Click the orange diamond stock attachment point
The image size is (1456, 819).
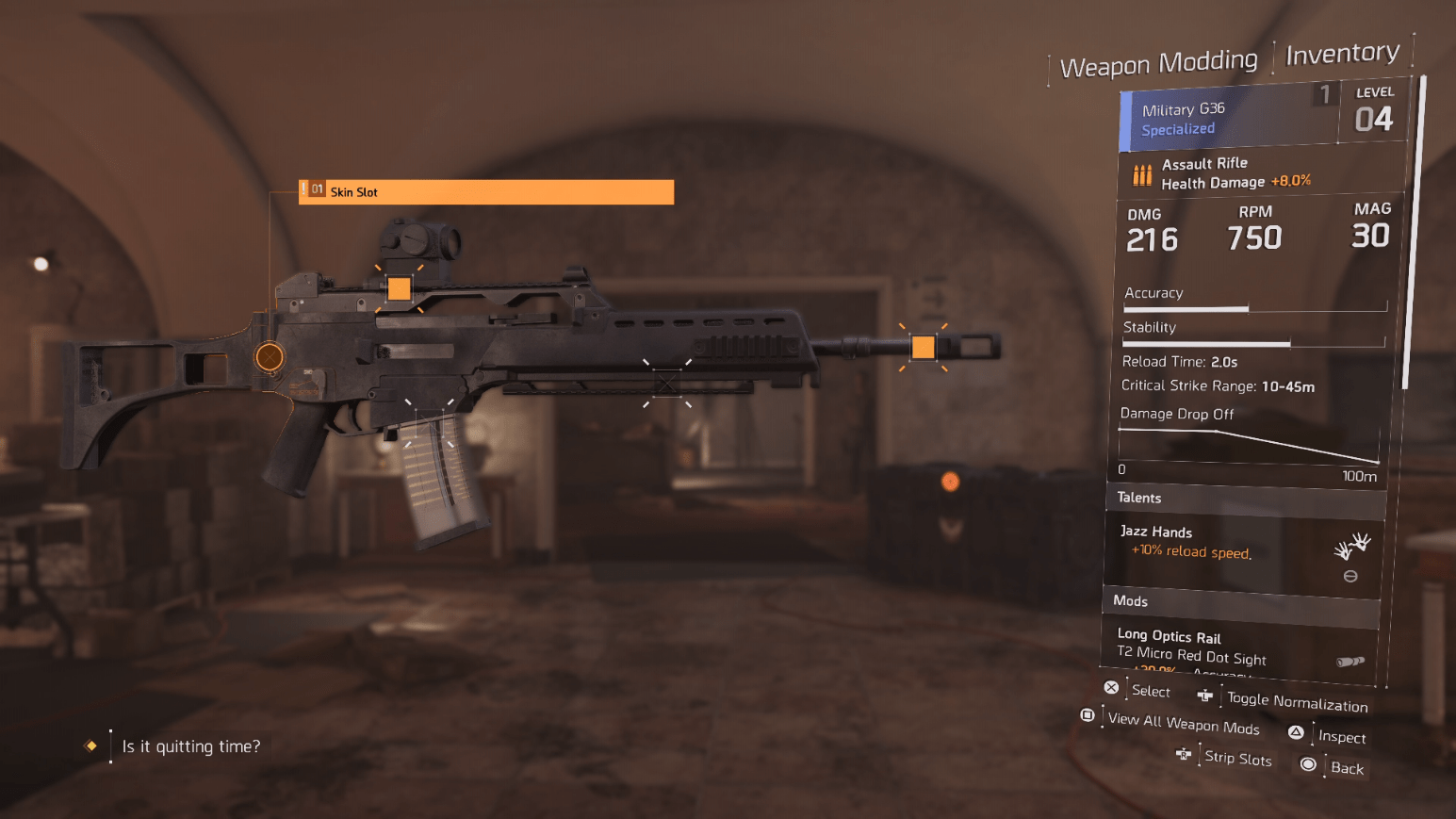269,356
